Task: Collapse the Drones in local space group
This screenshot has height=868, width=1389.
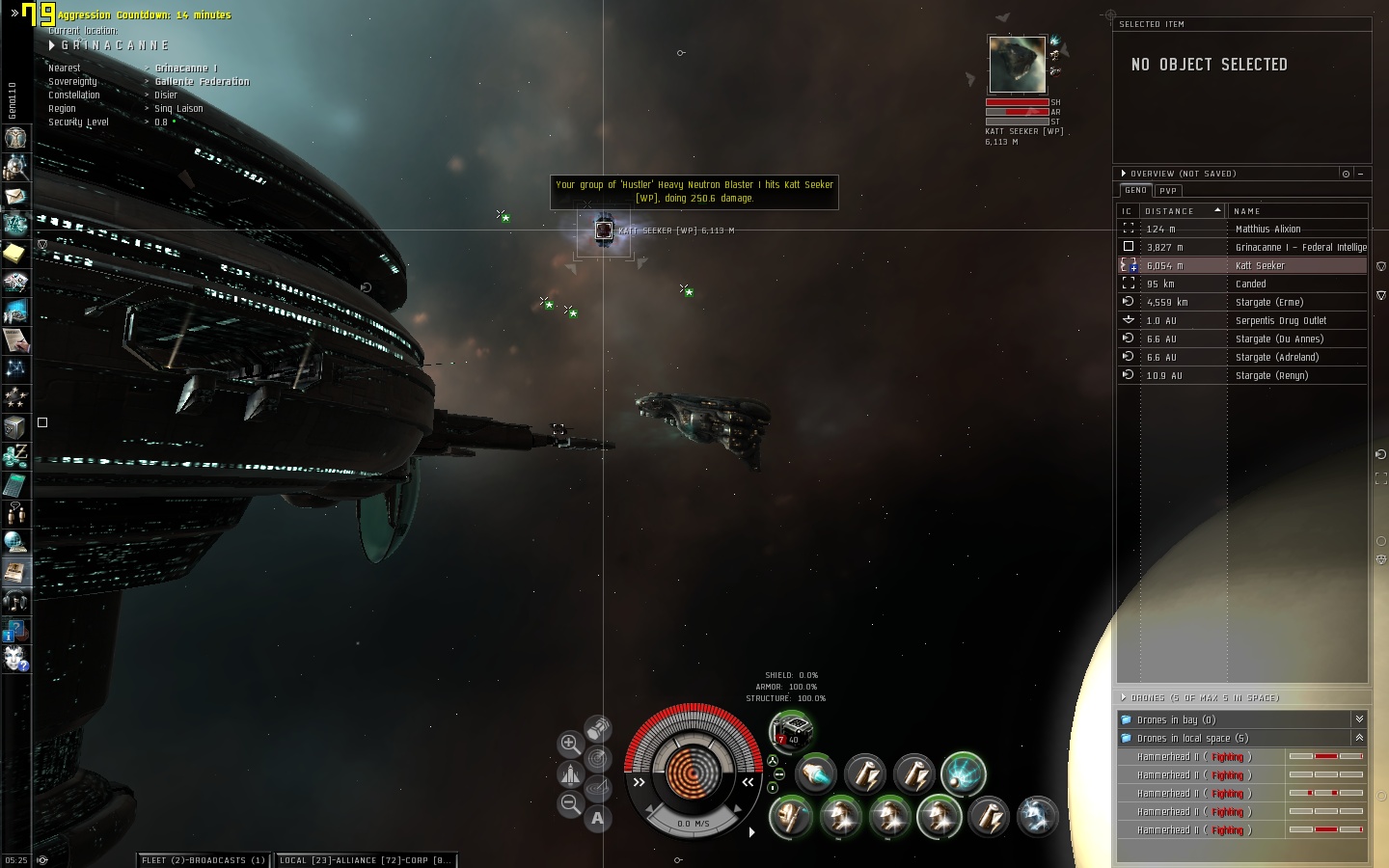Action: [x=1358, y=738]
